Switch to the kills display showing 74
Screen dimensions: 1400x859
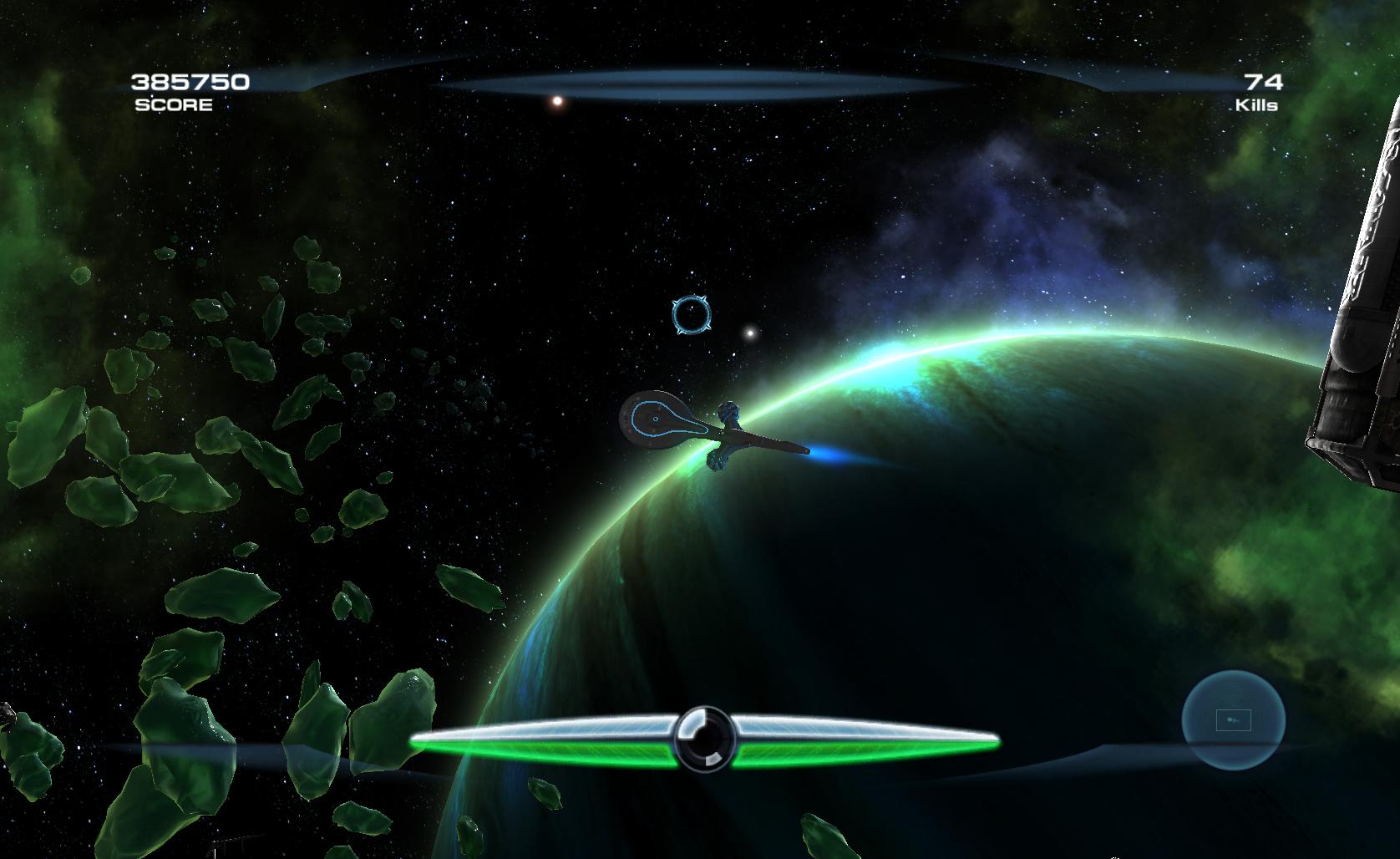(1264, 83)
